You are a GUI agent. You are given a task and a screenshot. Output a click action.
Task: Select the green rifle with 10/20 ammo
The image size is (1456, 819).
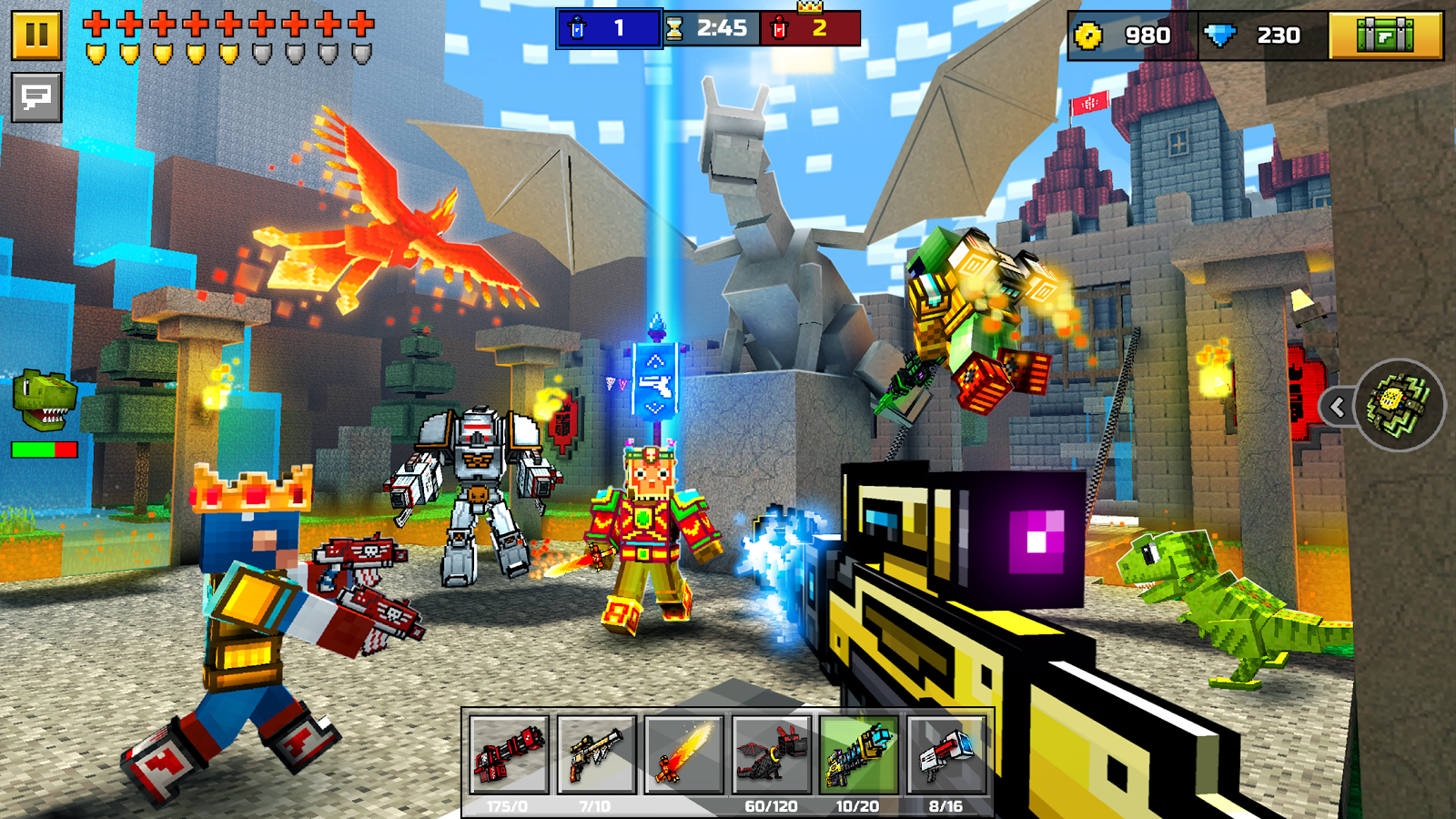857,753
